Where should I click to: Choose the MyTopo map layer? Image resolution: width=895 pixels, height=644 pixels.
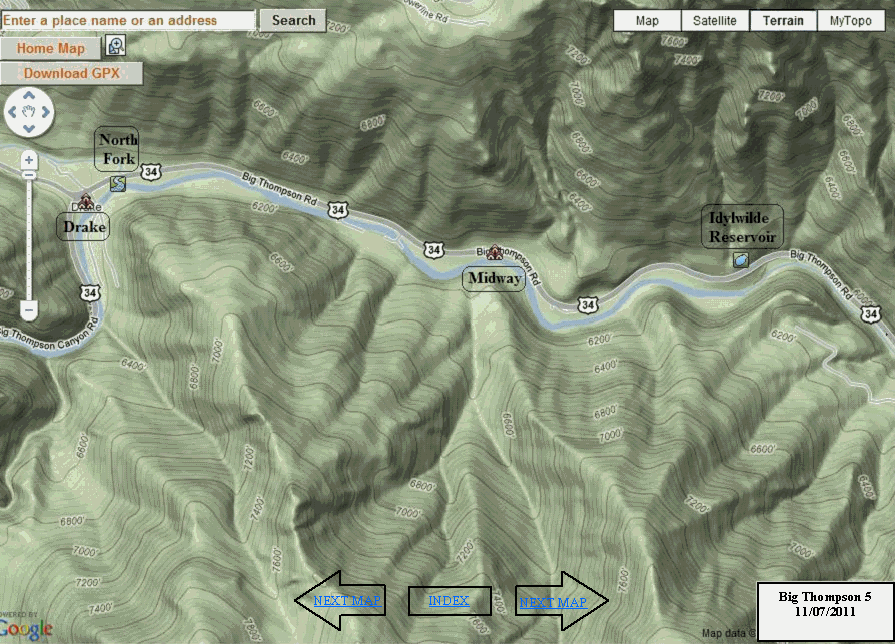(850, 20)
